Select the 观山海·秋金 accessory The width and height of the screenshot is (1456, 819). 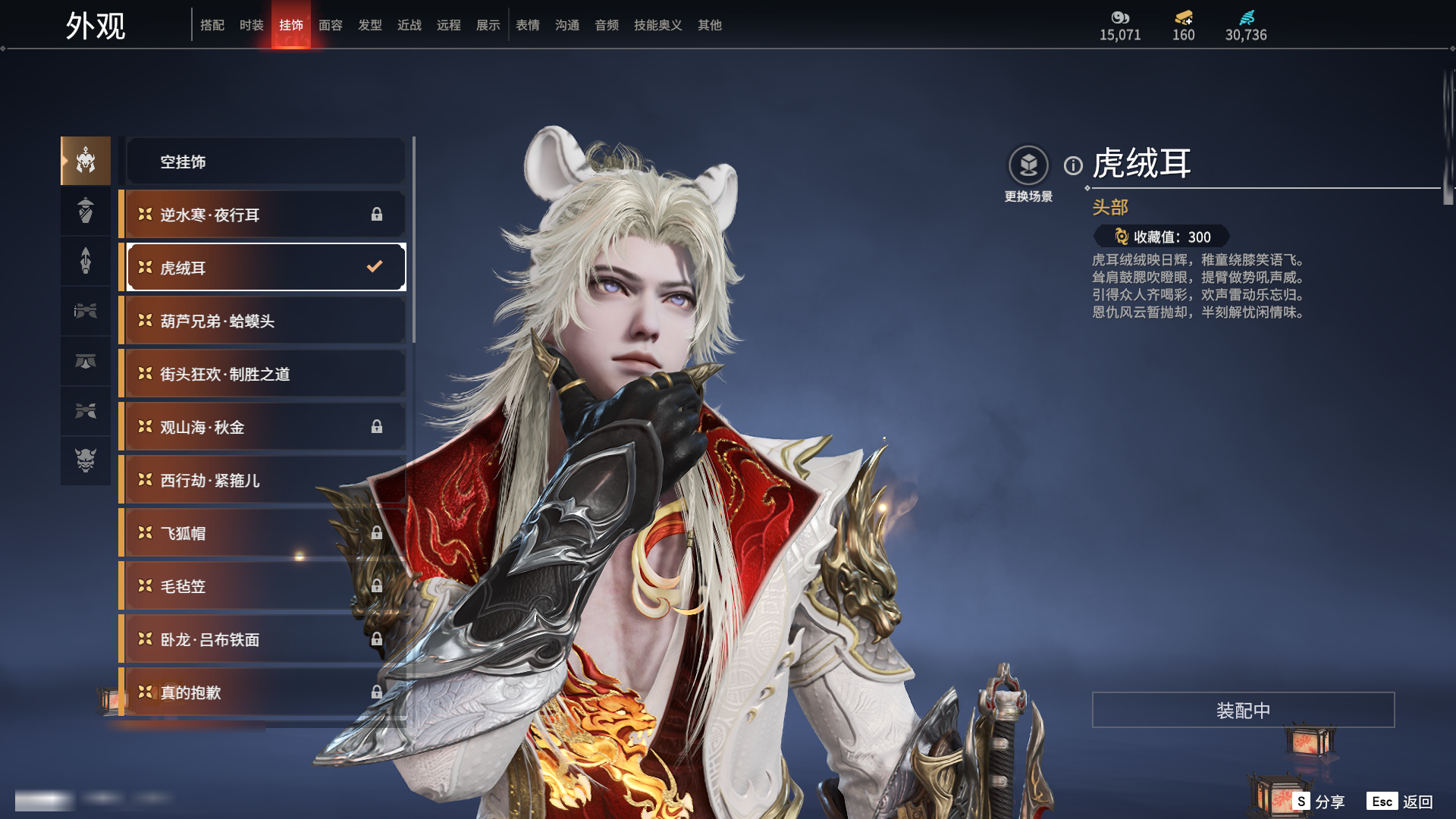265,427
